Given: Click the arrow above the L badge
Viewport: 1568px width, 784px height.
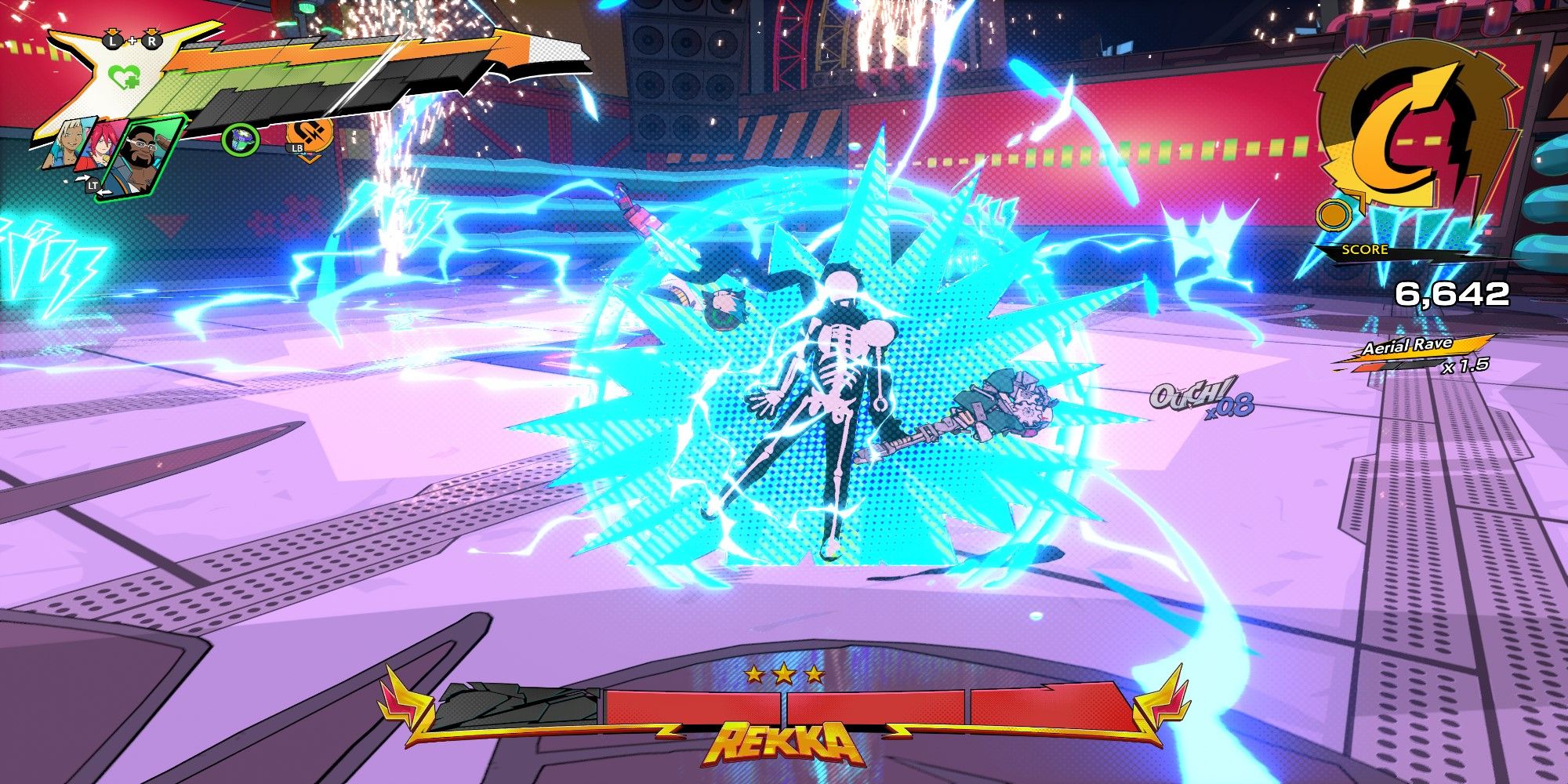Looking at the screenshot, I should [x=112, y=31].
